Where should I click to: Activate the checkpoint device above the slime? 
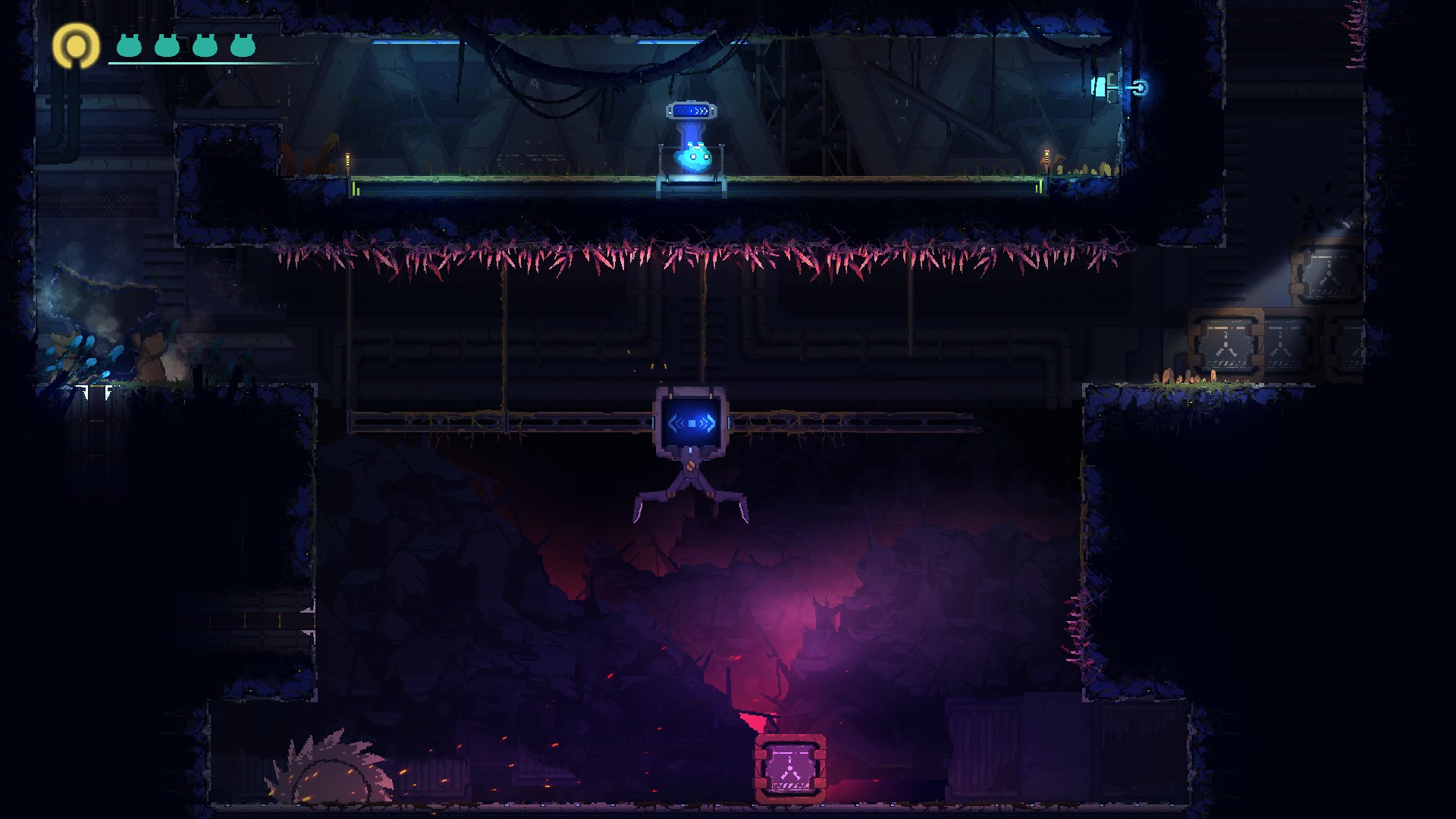(x=692, y=111)
